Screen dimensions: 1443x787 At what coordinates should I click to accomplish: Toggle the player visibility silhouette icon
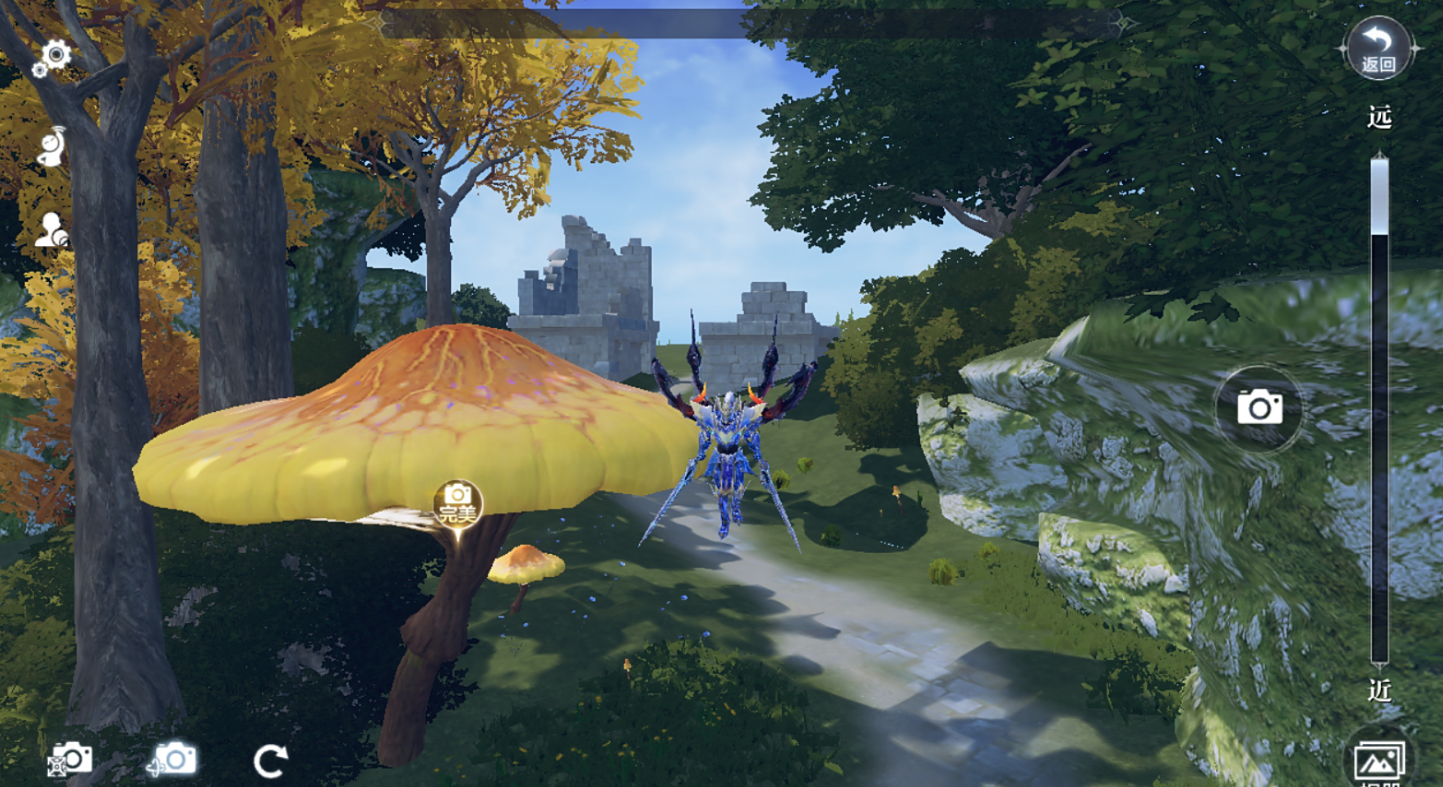point(52,231)
